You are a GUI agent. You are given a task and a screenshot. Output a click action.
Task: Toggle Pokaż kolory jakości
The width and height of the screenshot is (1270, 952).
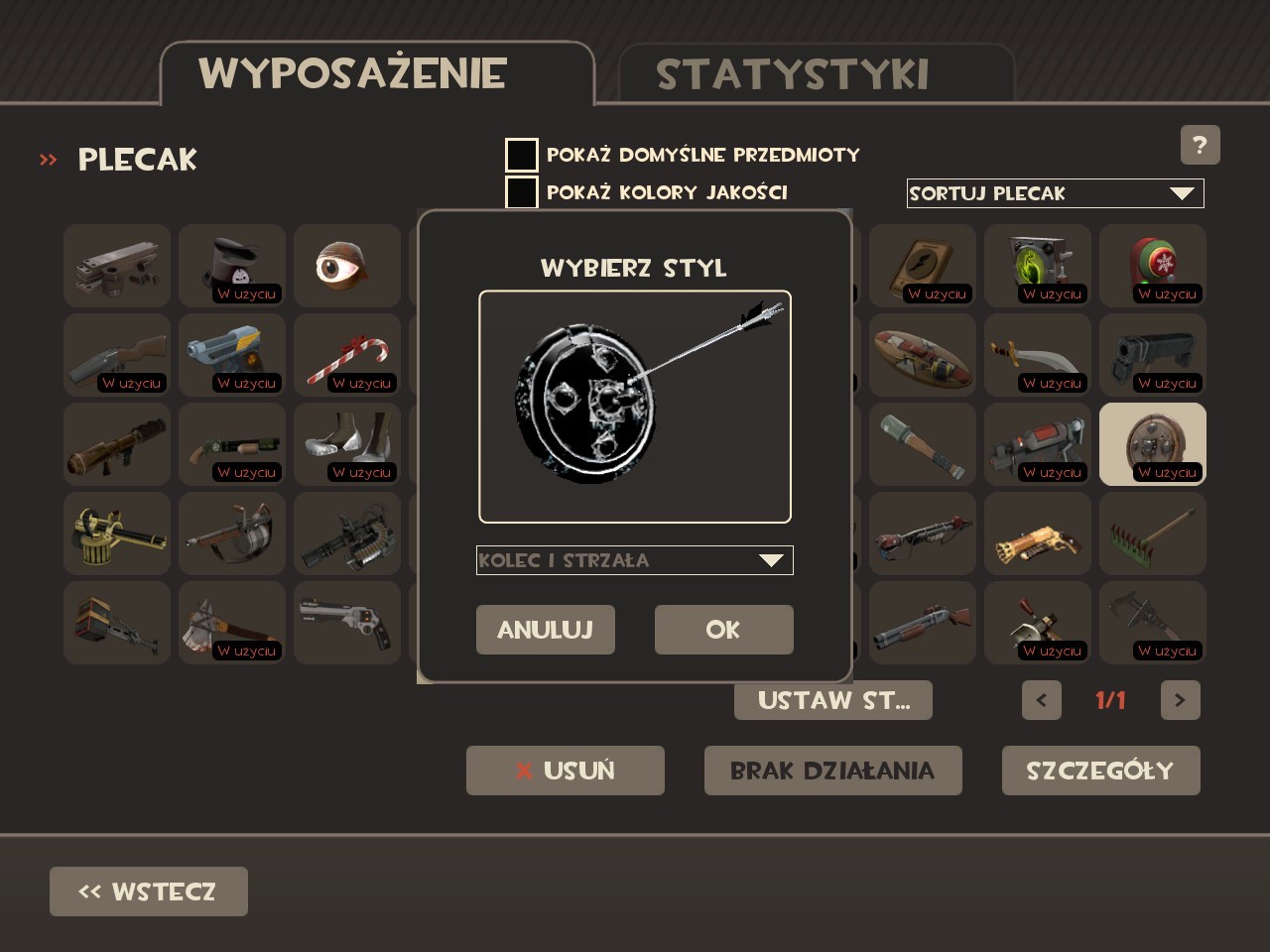[x=520, y=191]
